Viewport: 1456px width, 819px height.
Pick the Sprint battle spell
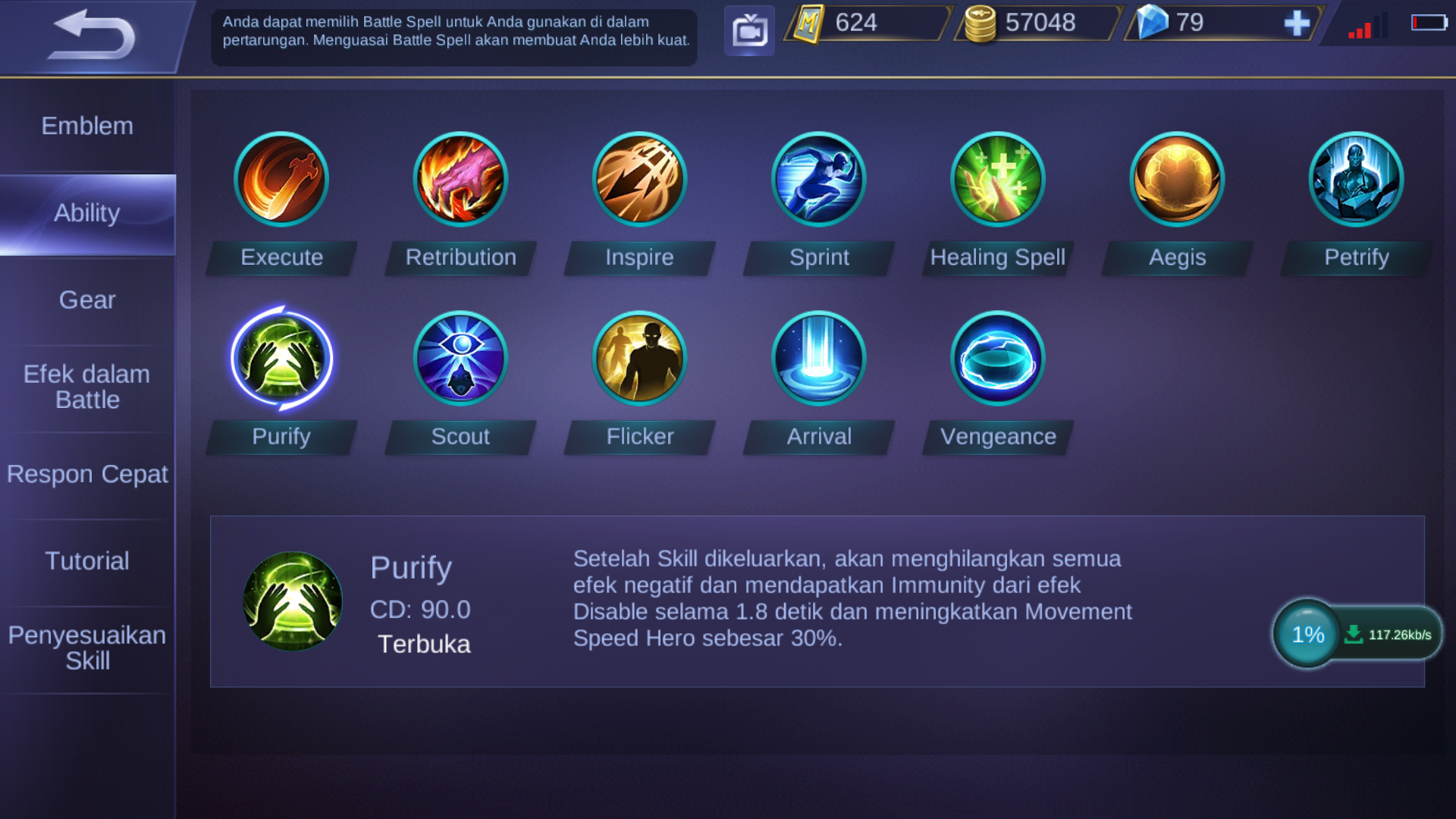point(818,179)
